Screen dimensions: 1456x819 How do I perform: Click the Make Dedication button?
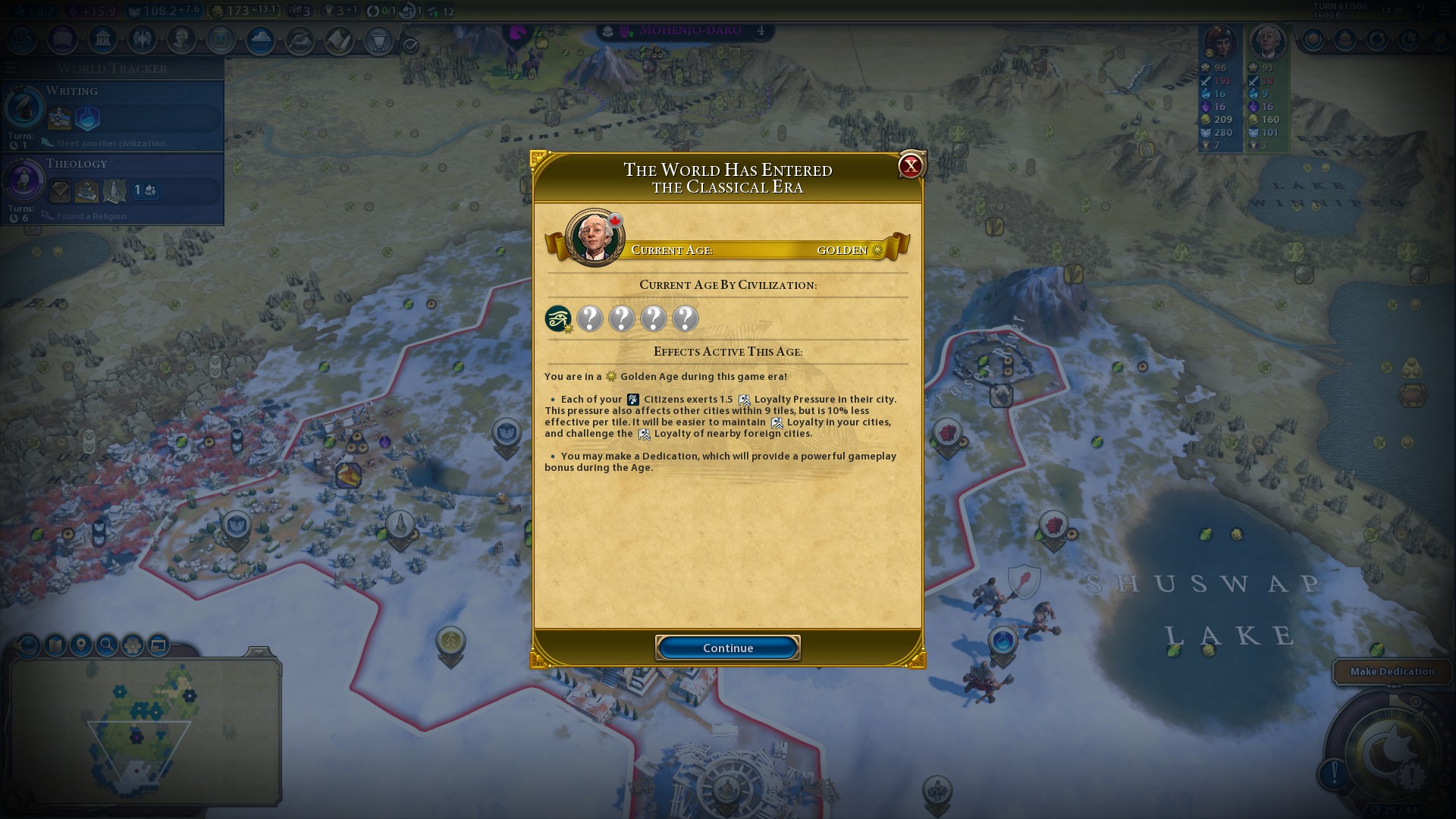point(1392,671)
